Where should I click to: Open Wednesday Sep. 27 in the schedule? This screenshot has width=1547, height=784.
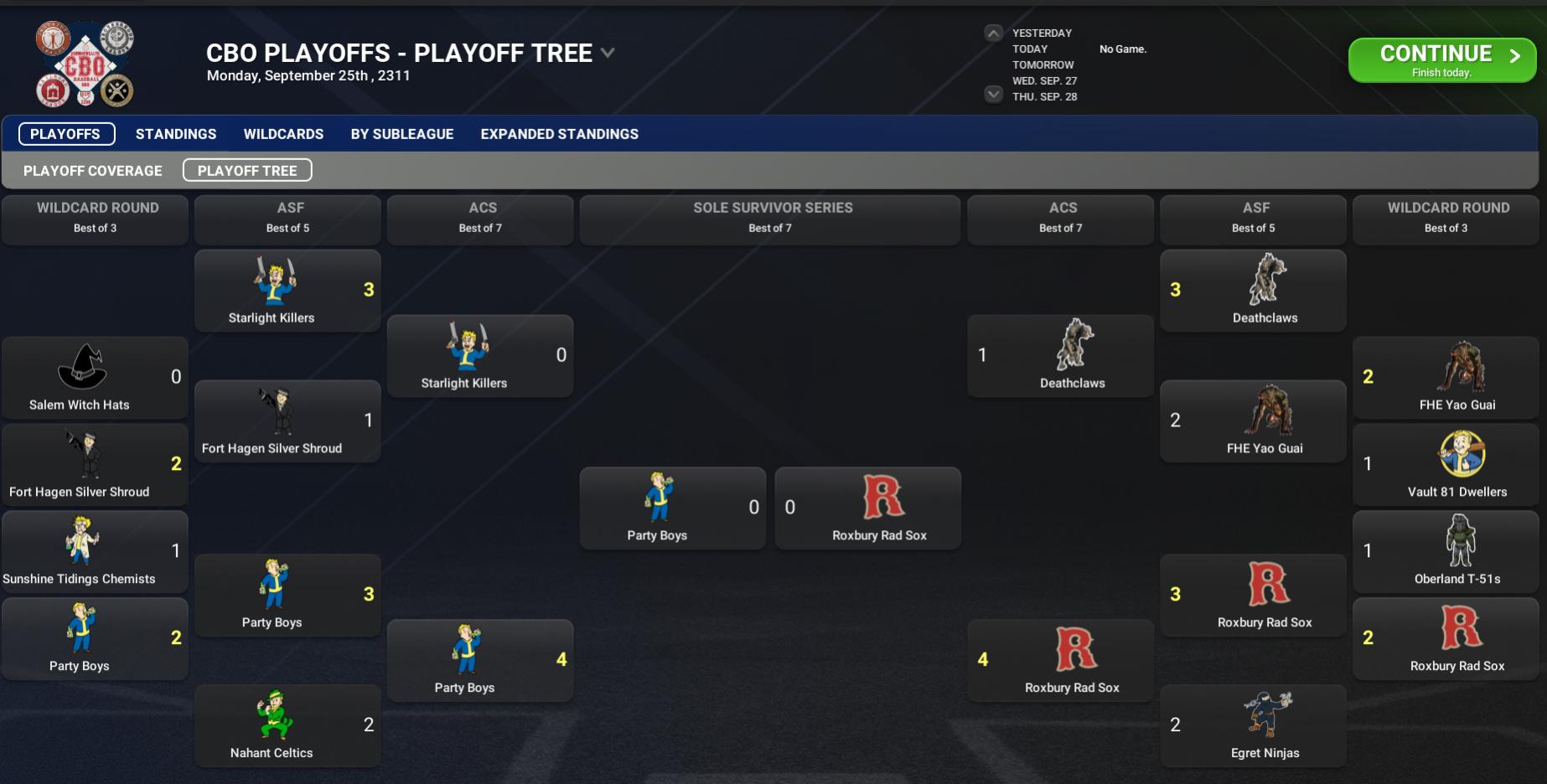1044,81
